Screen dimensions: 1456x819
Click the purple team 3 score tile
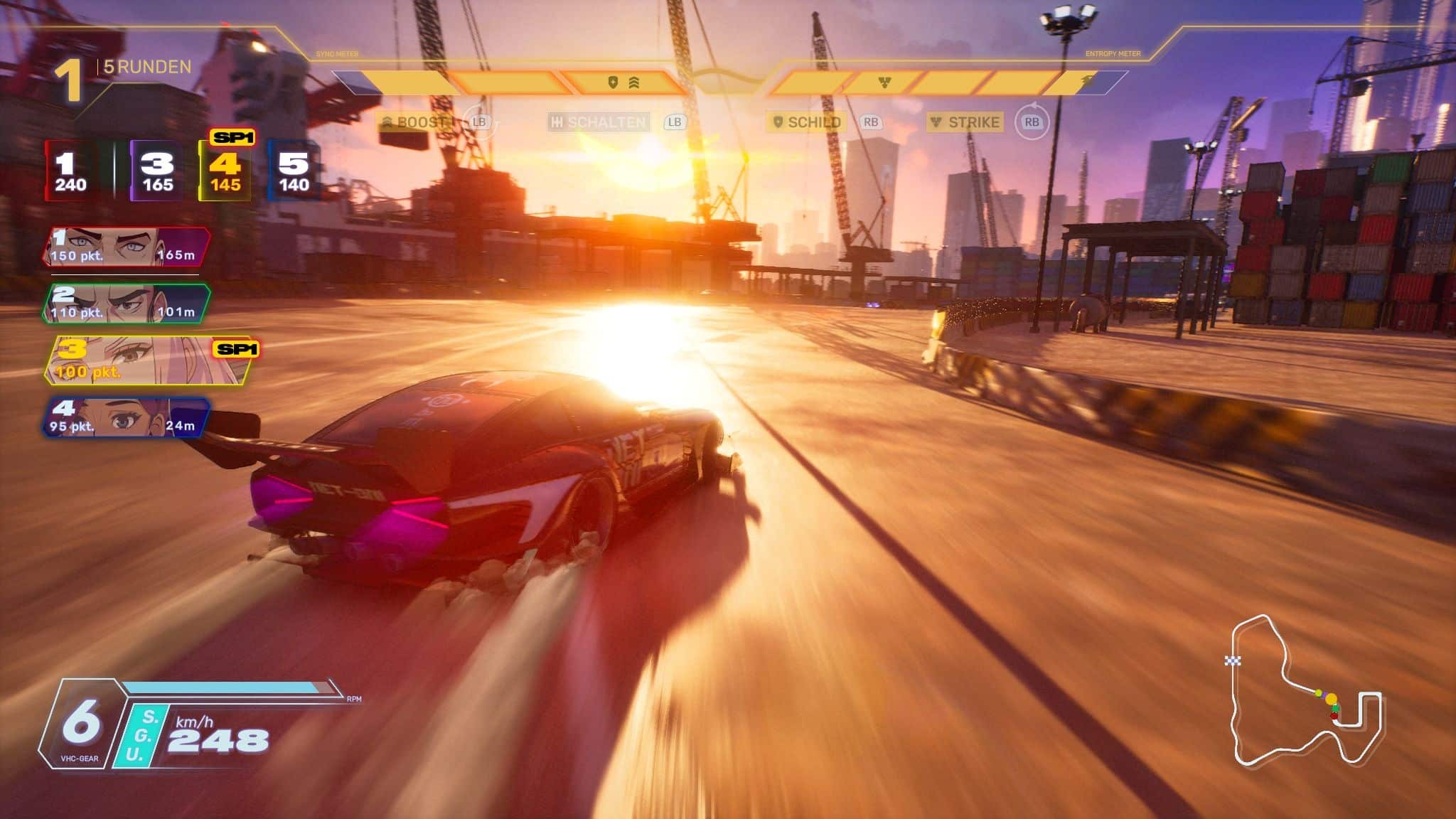[x=156, y=171]
